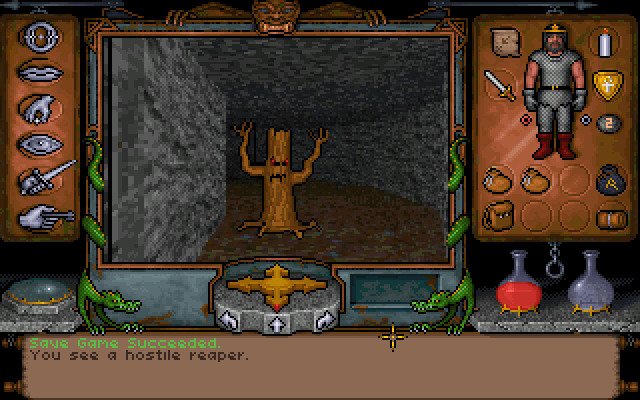
Task: Turn right with the curved arrow
Action: [x=322, y=320]
